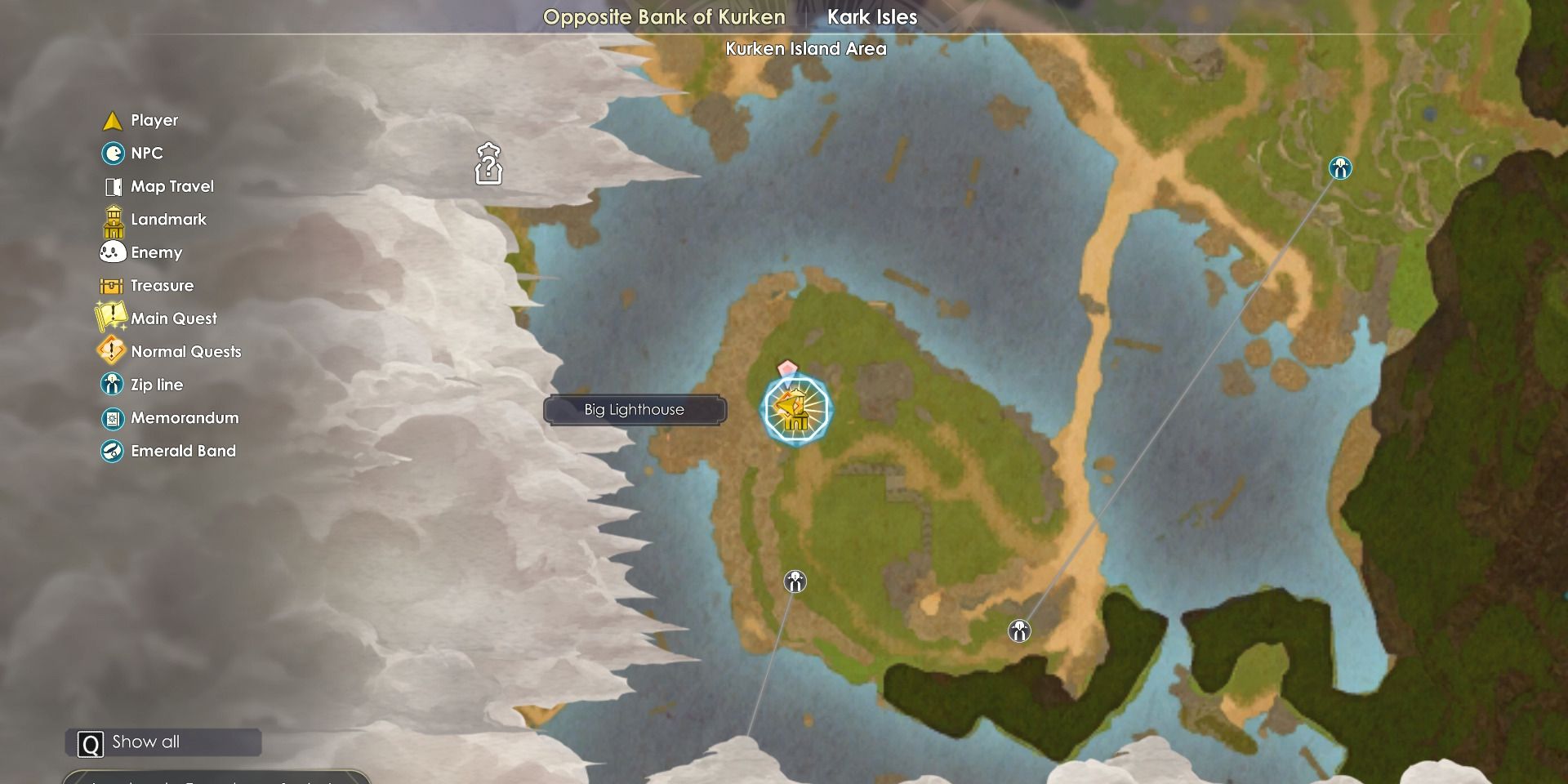Click the Landmark lighthouse icon in the legend
Viewport: 1568px width, 784px height.
[x=112, y=219]
